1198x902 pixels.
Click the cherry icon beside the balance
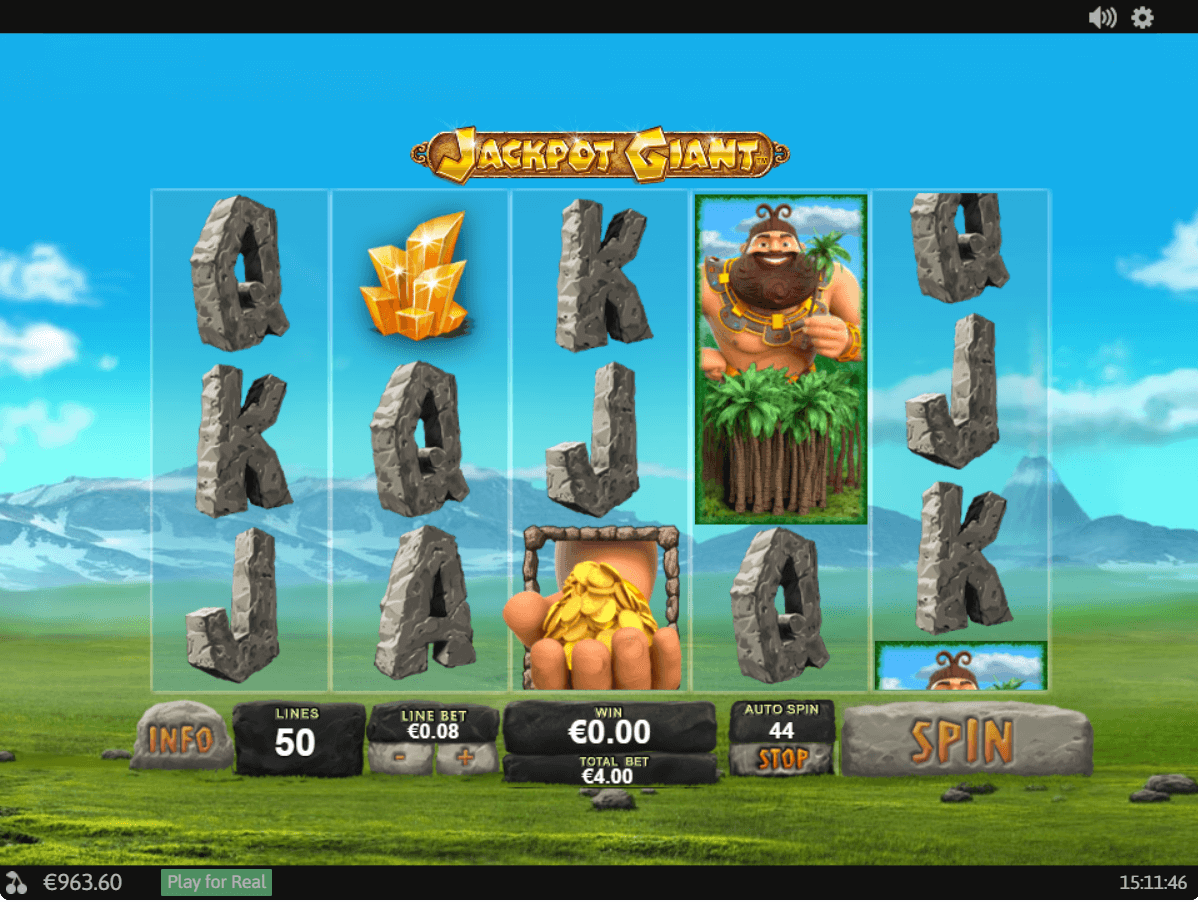point(17,883)
